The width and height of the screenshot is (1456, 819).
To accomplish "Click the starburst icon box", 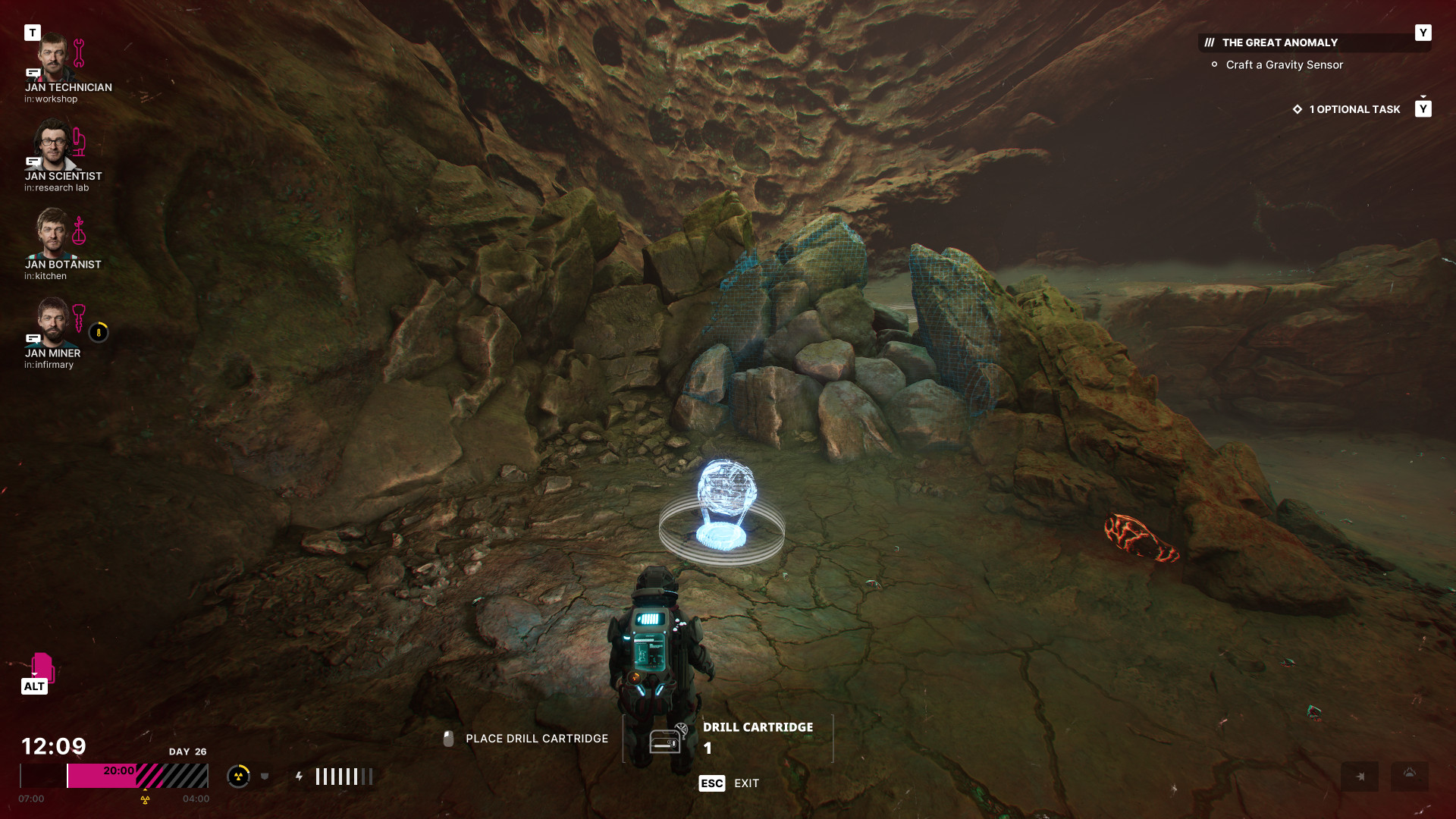I will pyautogui.click(x=1359, y=777).
